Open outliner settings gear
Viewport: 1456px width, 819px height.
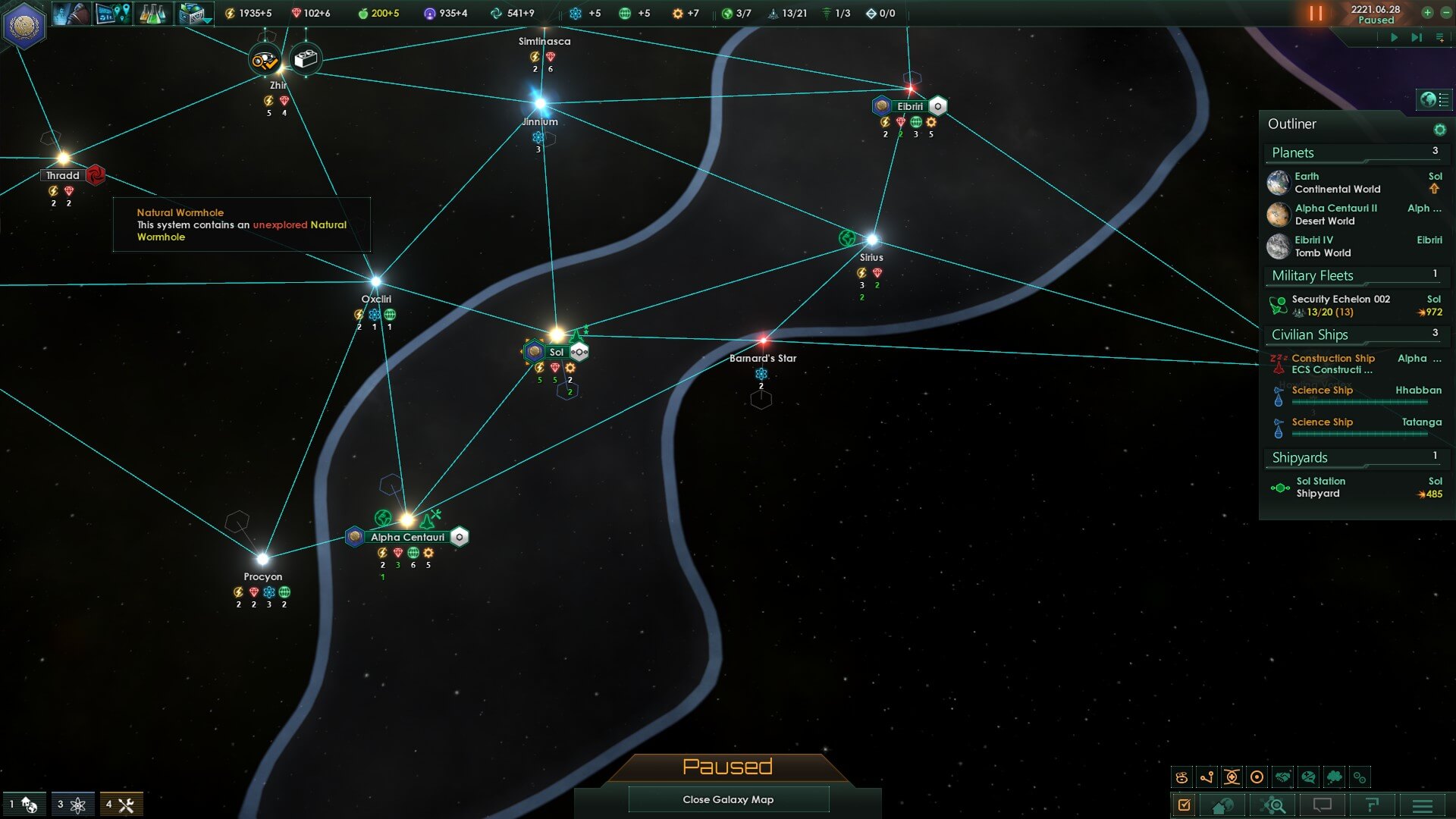[x=1439, y=130]
